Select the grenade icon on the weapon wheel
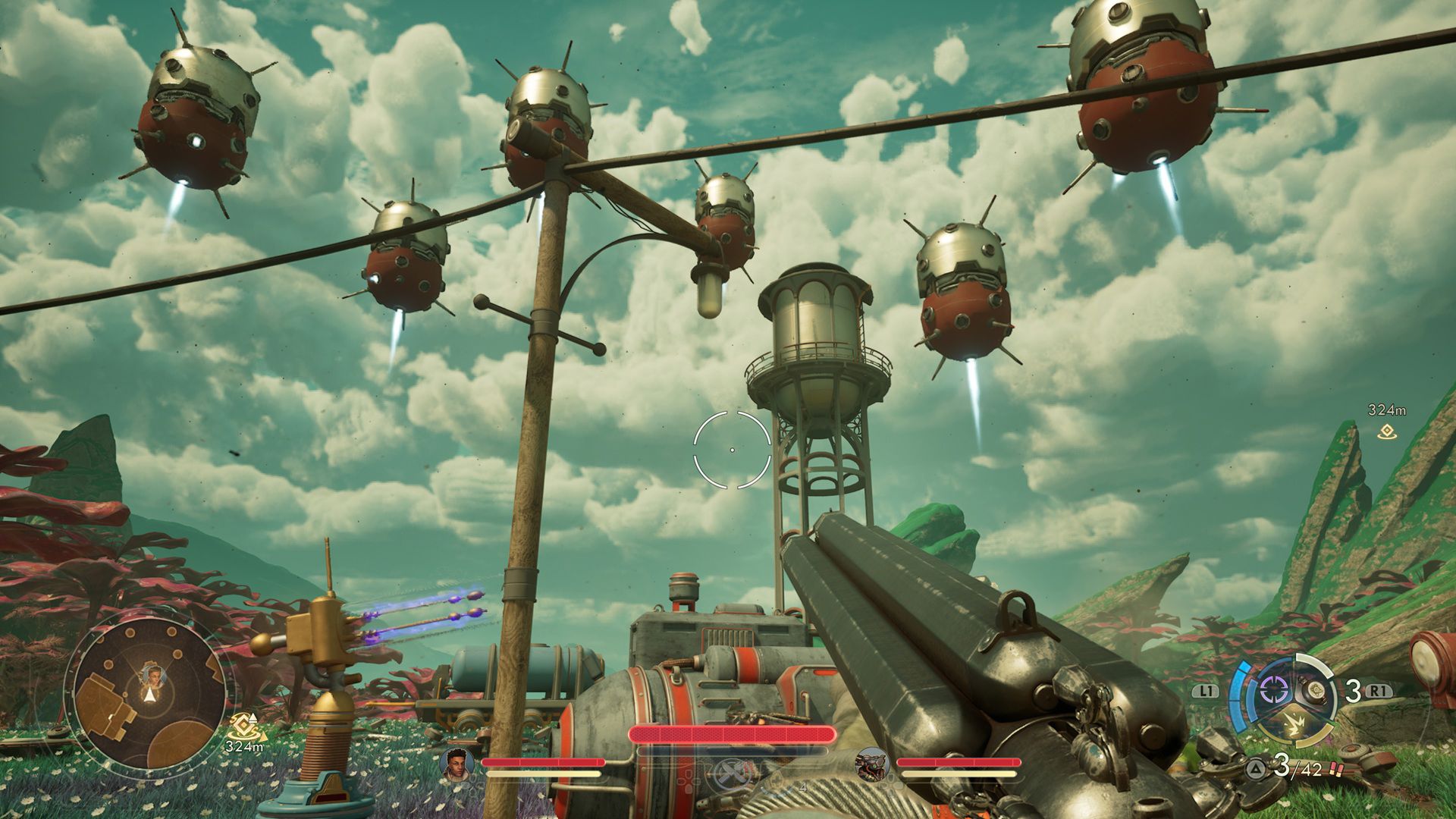Screen dimensions: 1456x819 coord(1294,723)
